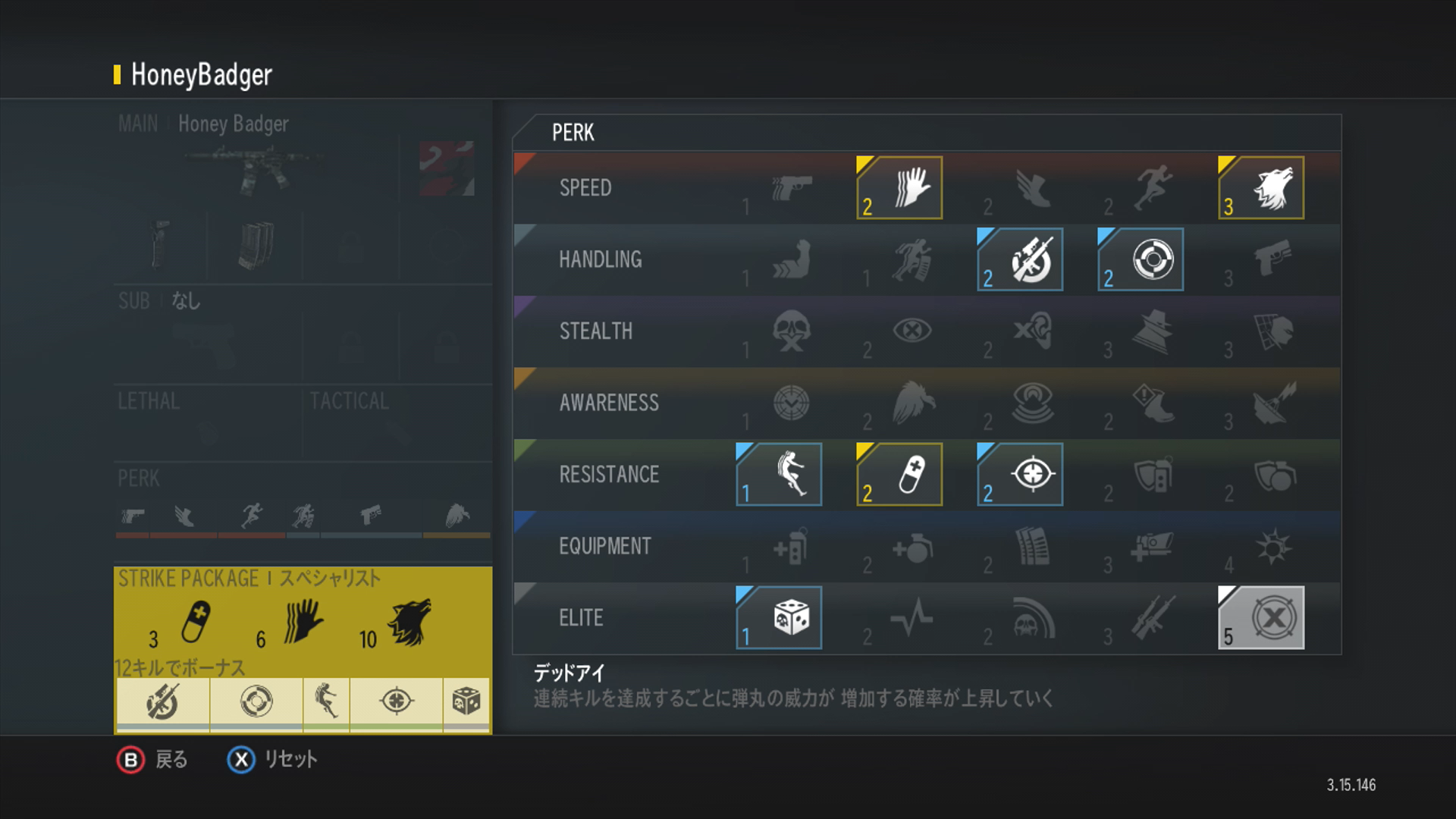Pick the concentric target perk in HANDLING
This screenshot has height=819, width=1456.
click(1141, 259)
